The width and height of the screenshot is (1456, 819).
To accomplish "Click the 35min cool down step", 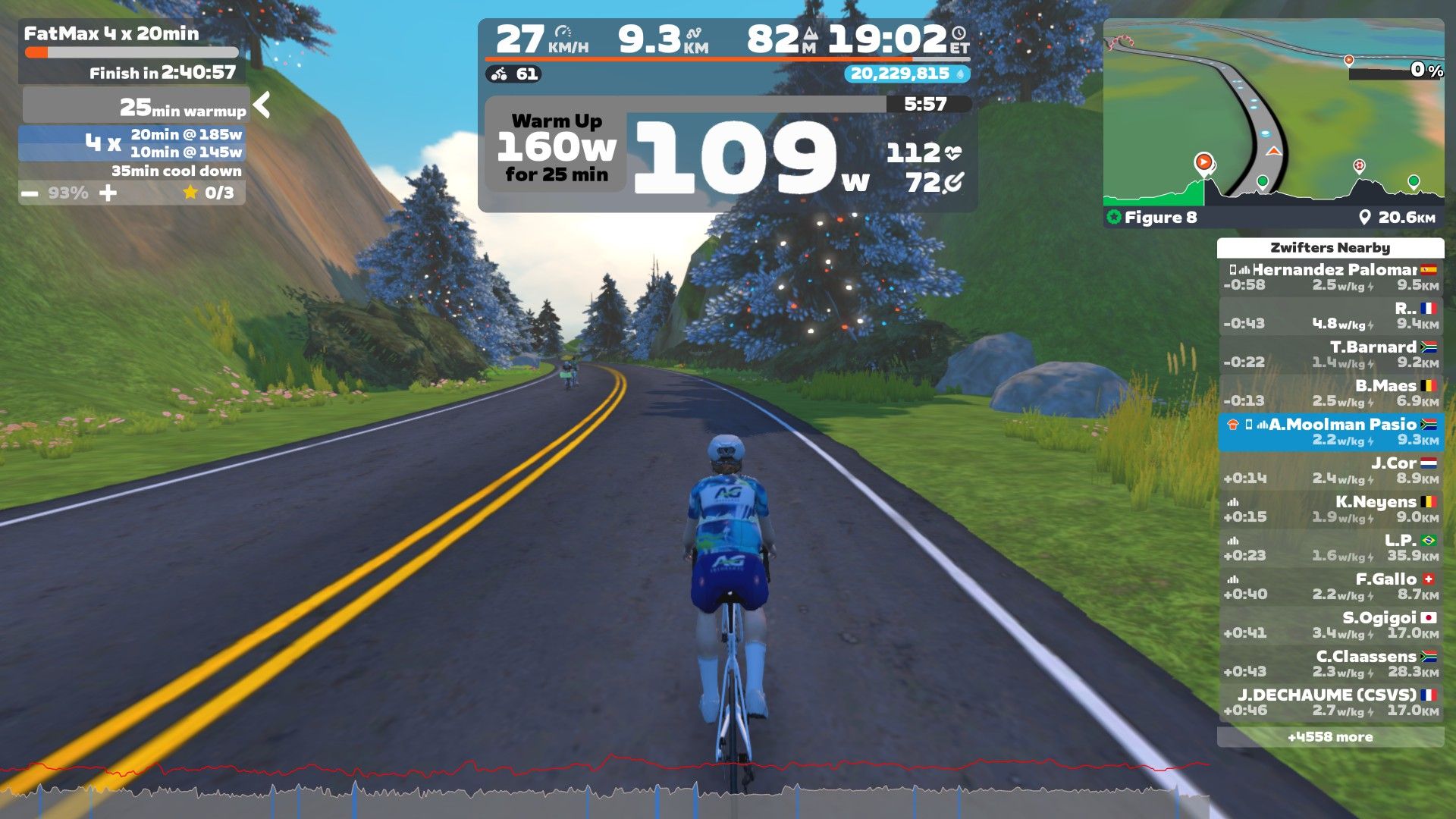I will [x=176, y=171].
